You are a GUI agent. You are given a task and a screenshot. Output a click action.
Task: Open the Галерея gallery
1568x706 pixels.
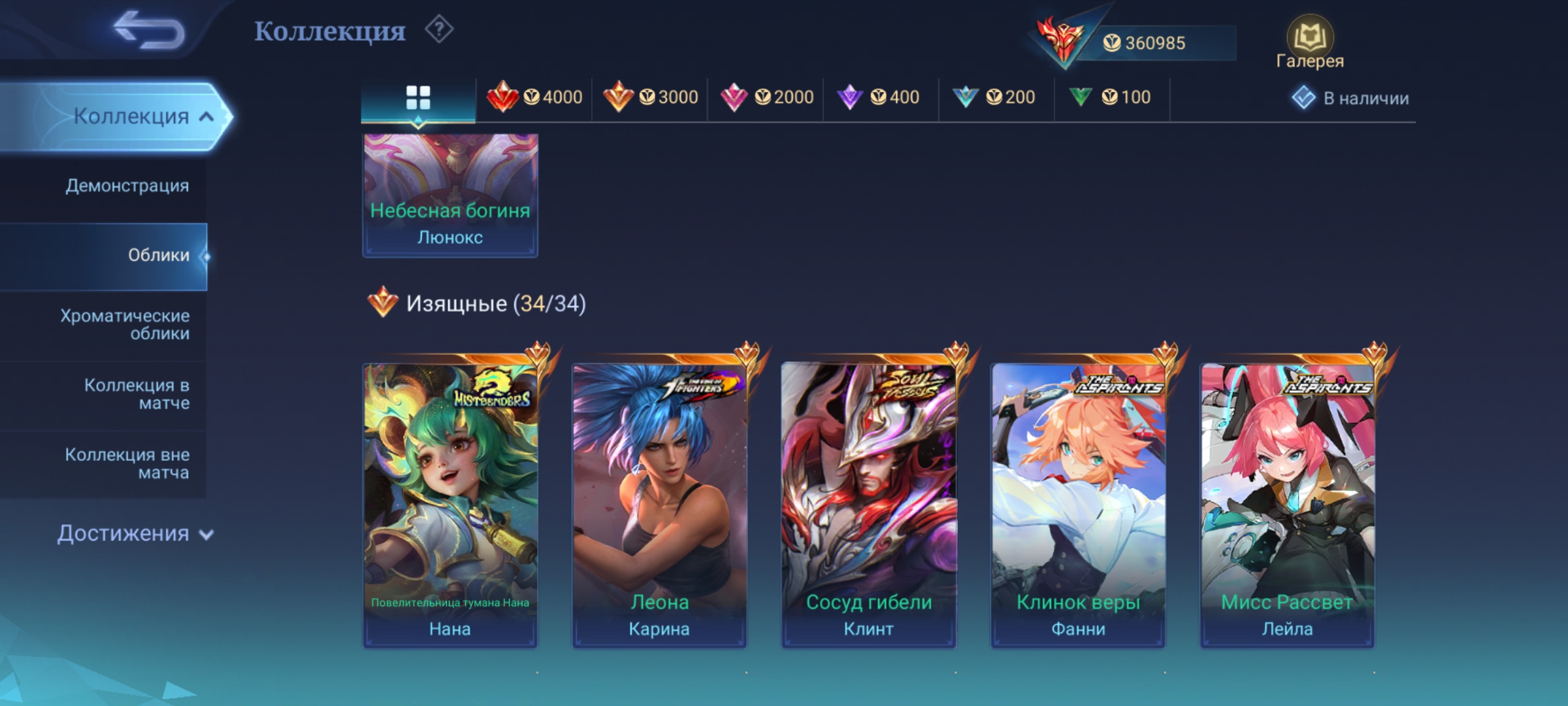coord(1310,43)
